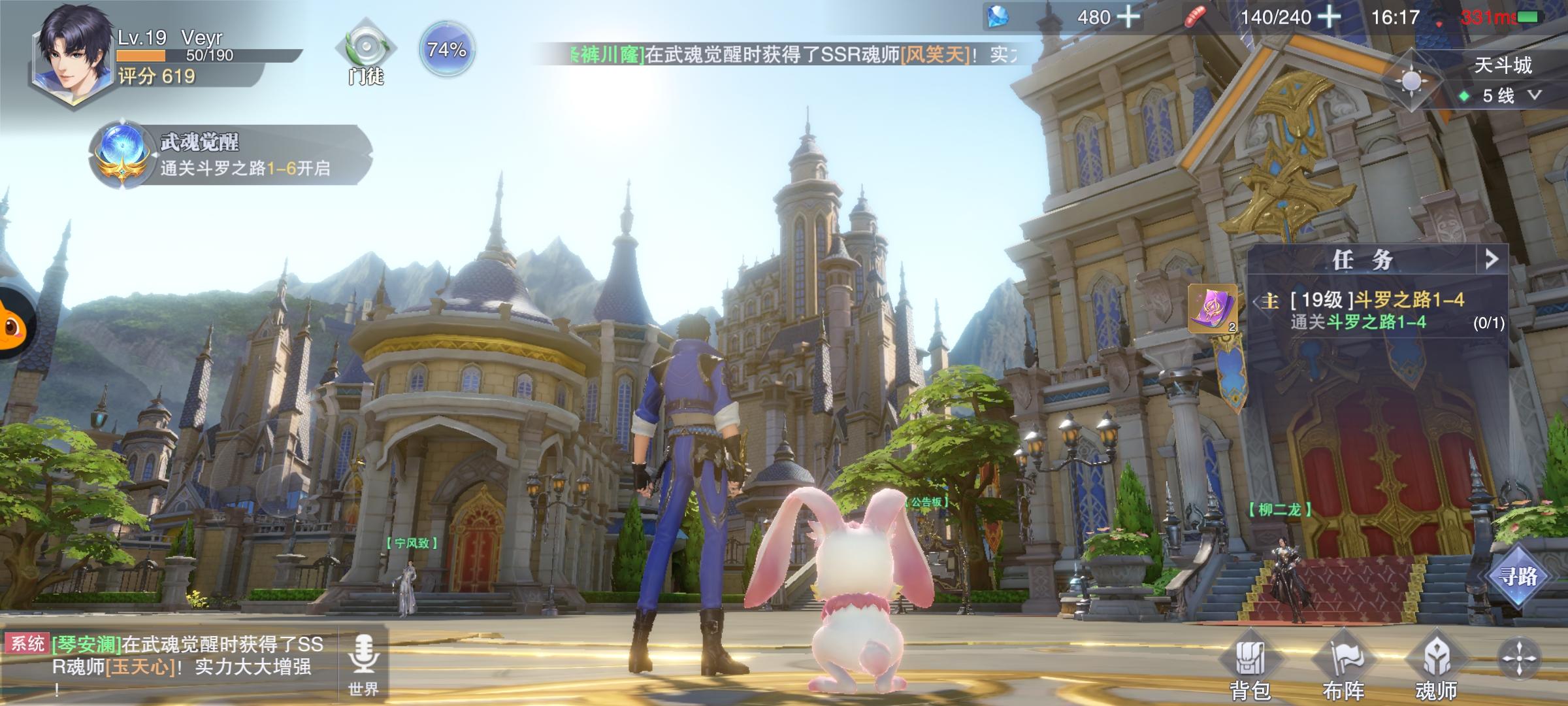Tap the 74% progress orb
Image resolution: width=1568 pixels, height=706 pixels.
tap(447, 50)
